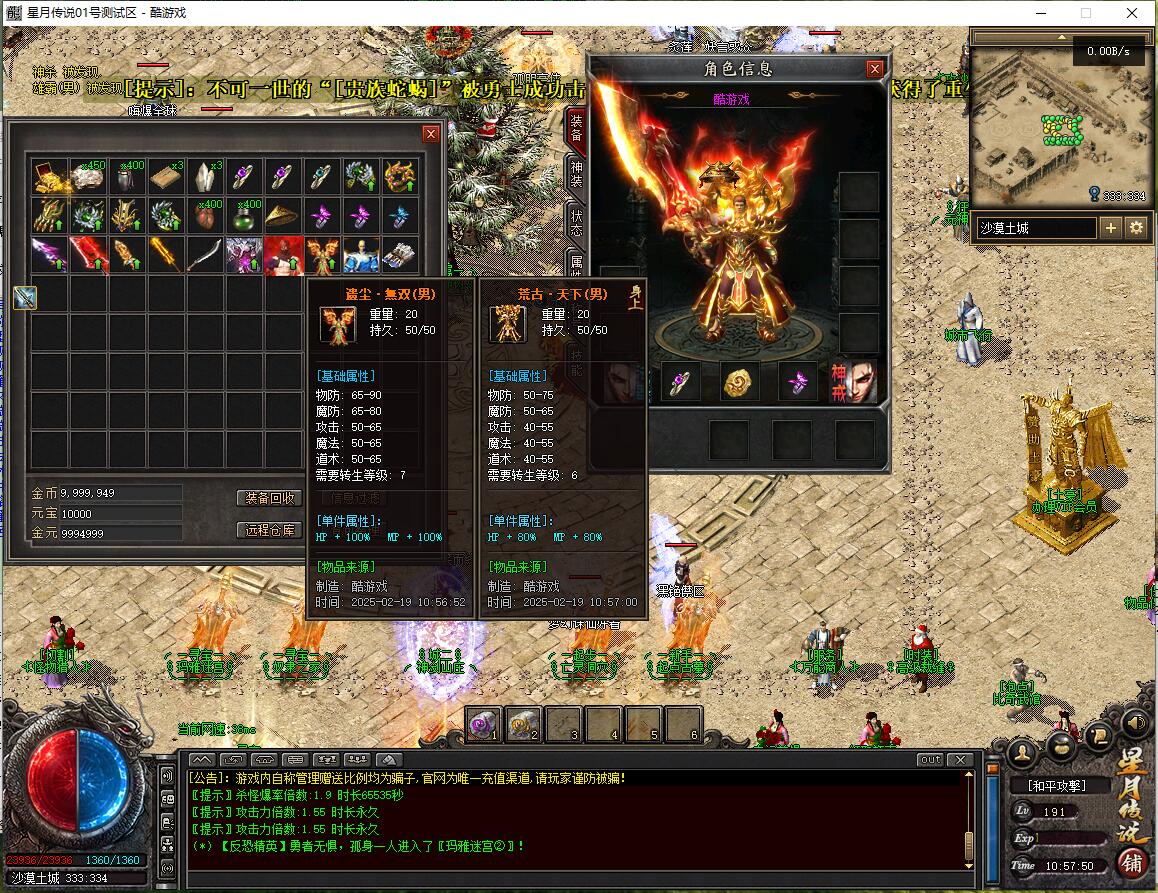The width and height of the screenshot is (1158, 893).
Task: Open the 铺 shop button
Action: tap(1133, 862)
